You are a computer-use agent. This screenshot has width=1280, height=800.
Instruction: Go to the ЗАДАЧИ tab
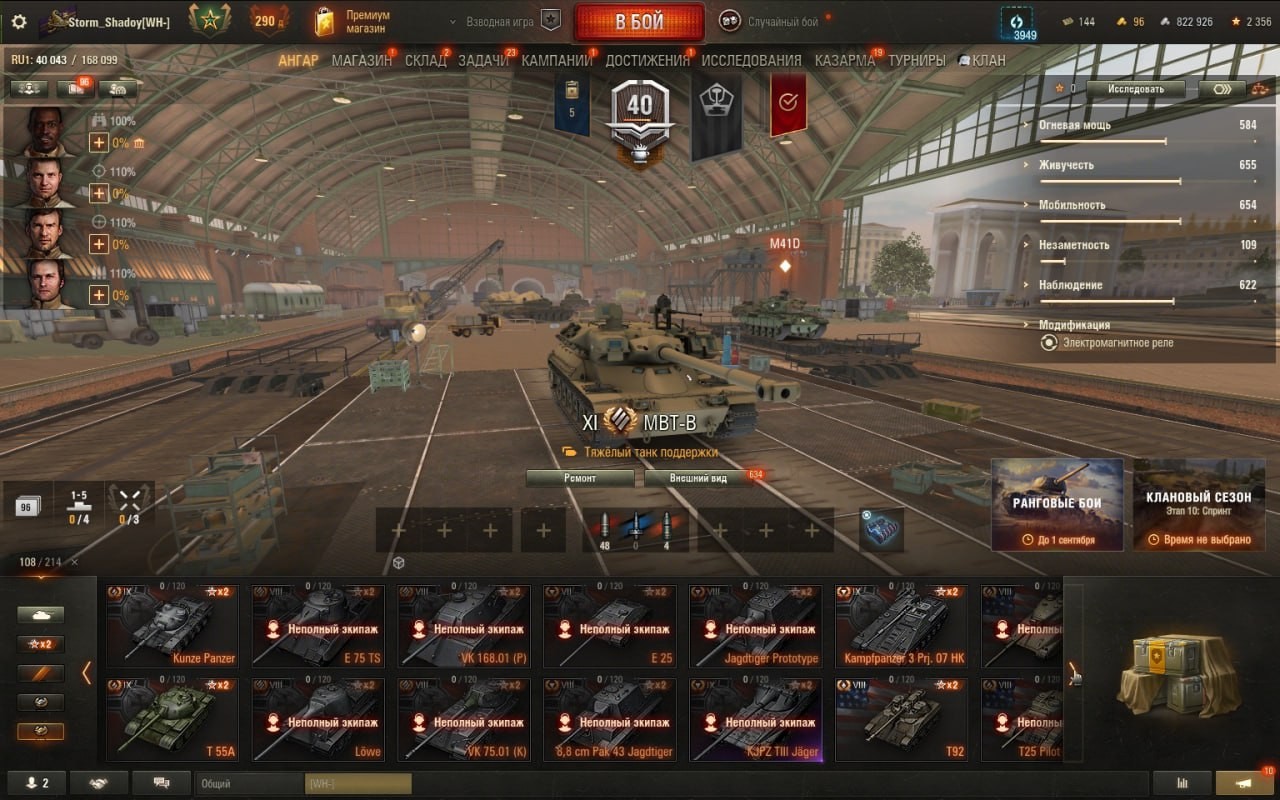[484, 61]
